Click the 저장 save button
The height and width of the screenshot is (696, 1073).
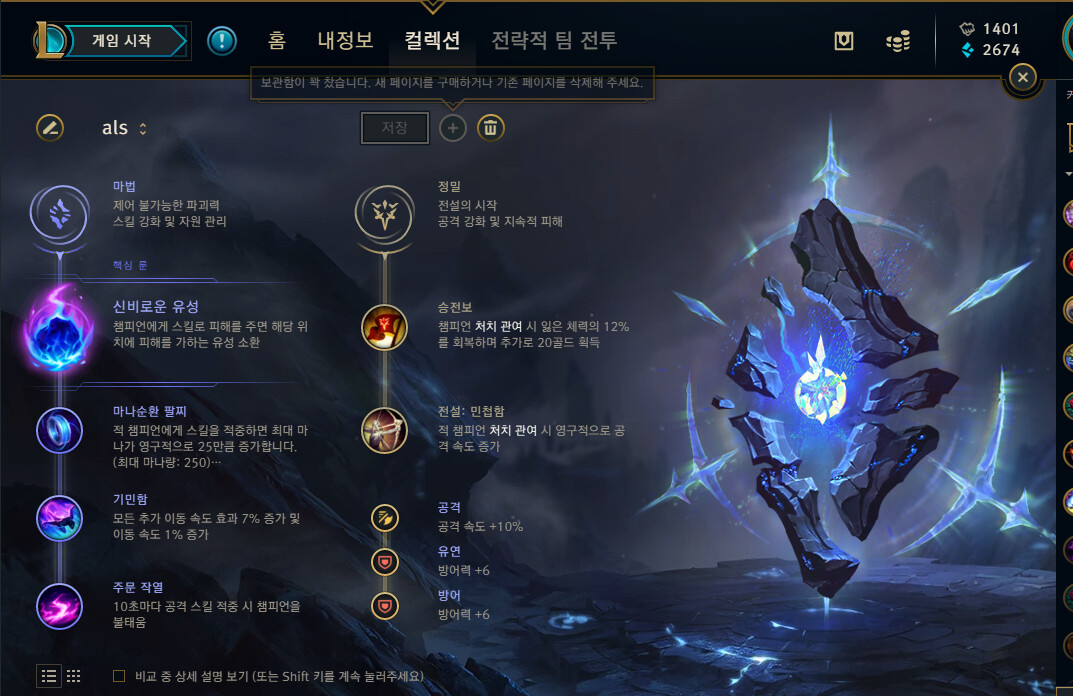pos(395,128)
